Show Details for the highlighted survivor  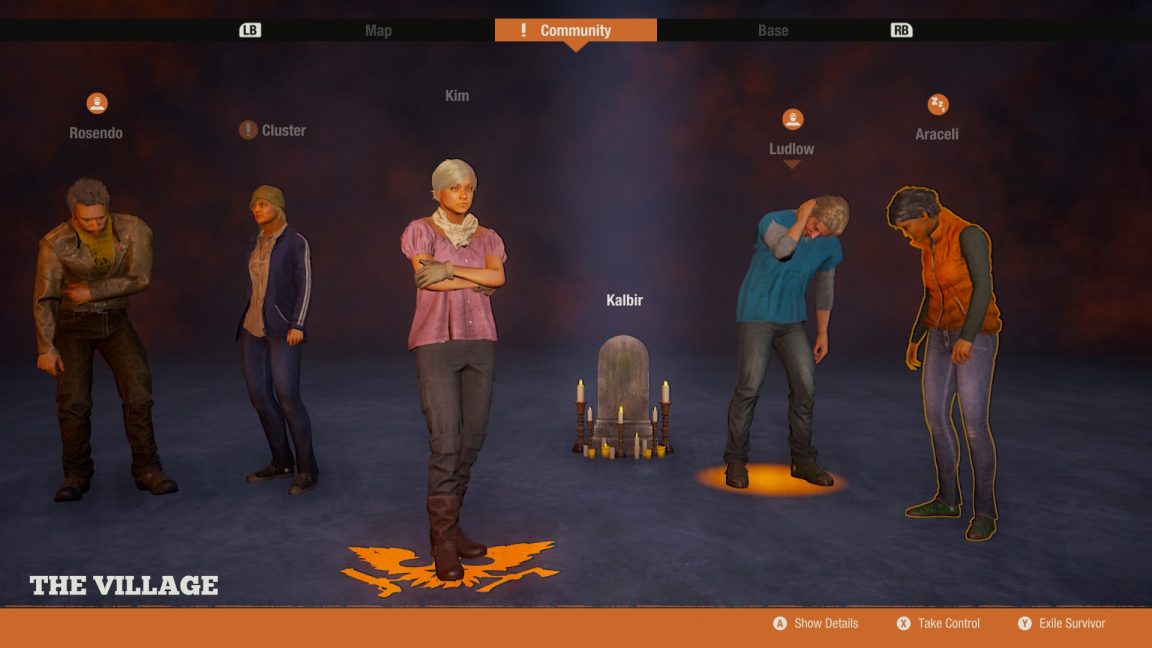[x=816, y=623]
